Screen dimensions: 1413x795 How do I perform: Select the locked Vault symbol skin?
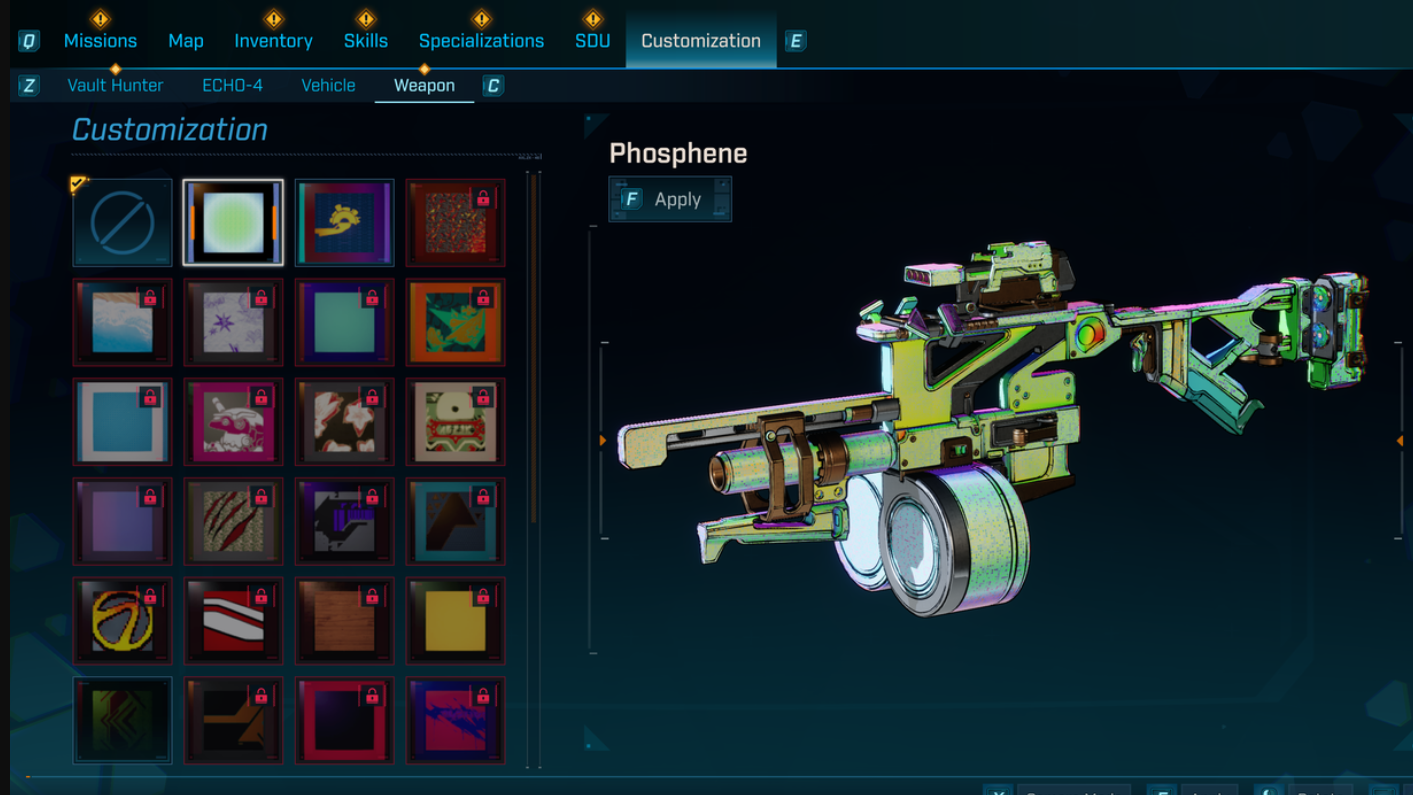pos(122,621)
